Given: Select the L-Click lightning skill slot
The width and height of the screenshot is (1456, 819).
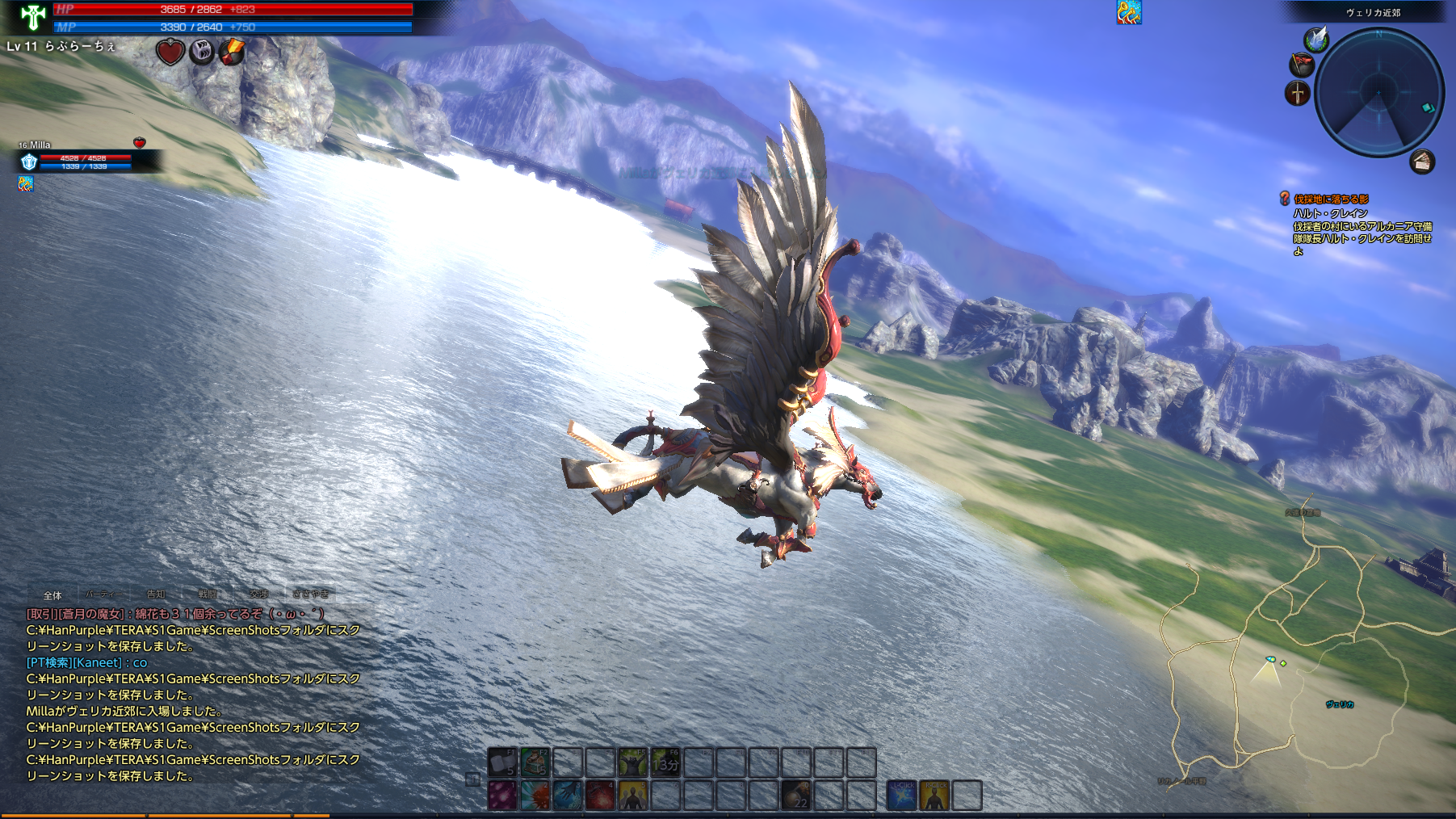Looking at the screenshot, I should click(901, 796).
